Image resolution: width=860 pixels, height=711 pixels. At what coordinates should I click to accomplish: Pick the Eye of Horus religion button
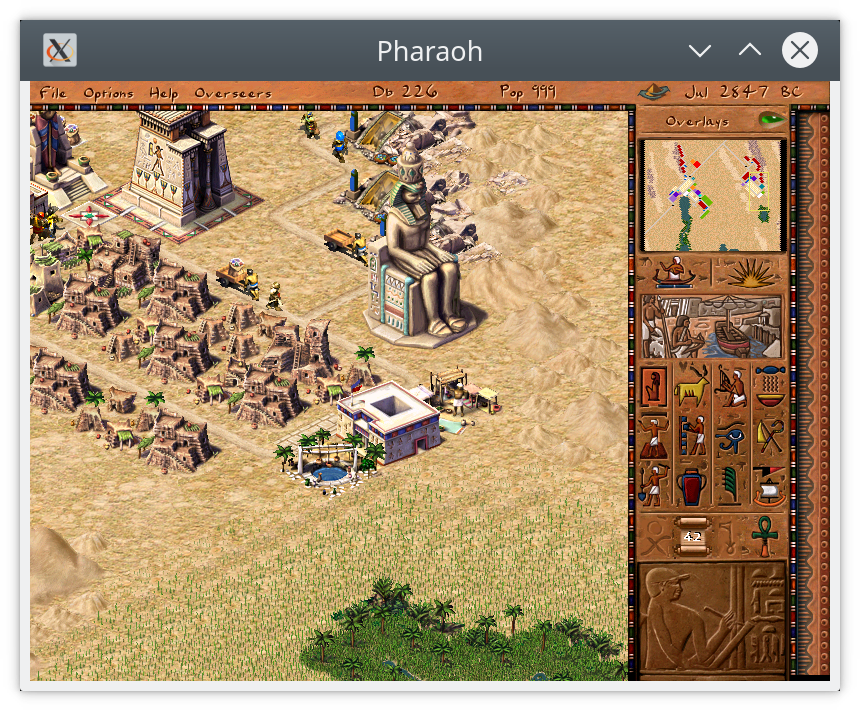pos(731,436)
